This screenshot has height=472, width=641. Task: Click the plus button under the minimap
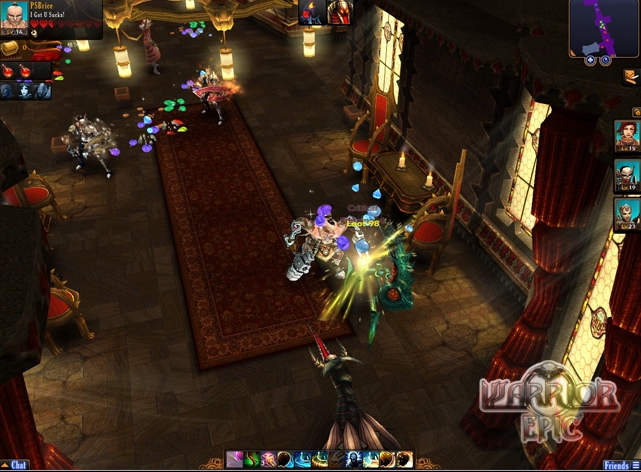[591, 60]
